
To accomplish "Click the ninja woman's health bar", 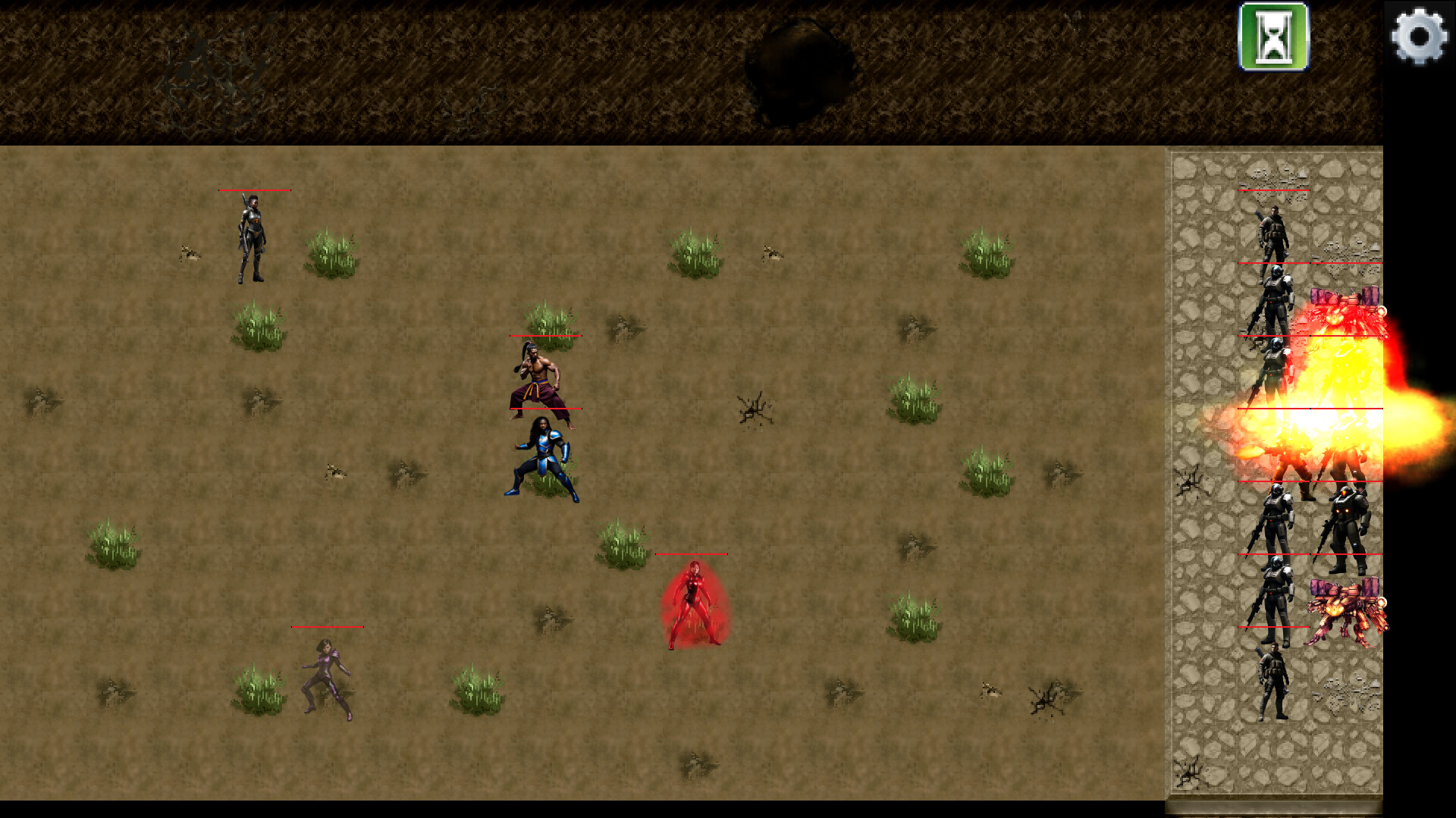I will [254, 190].
